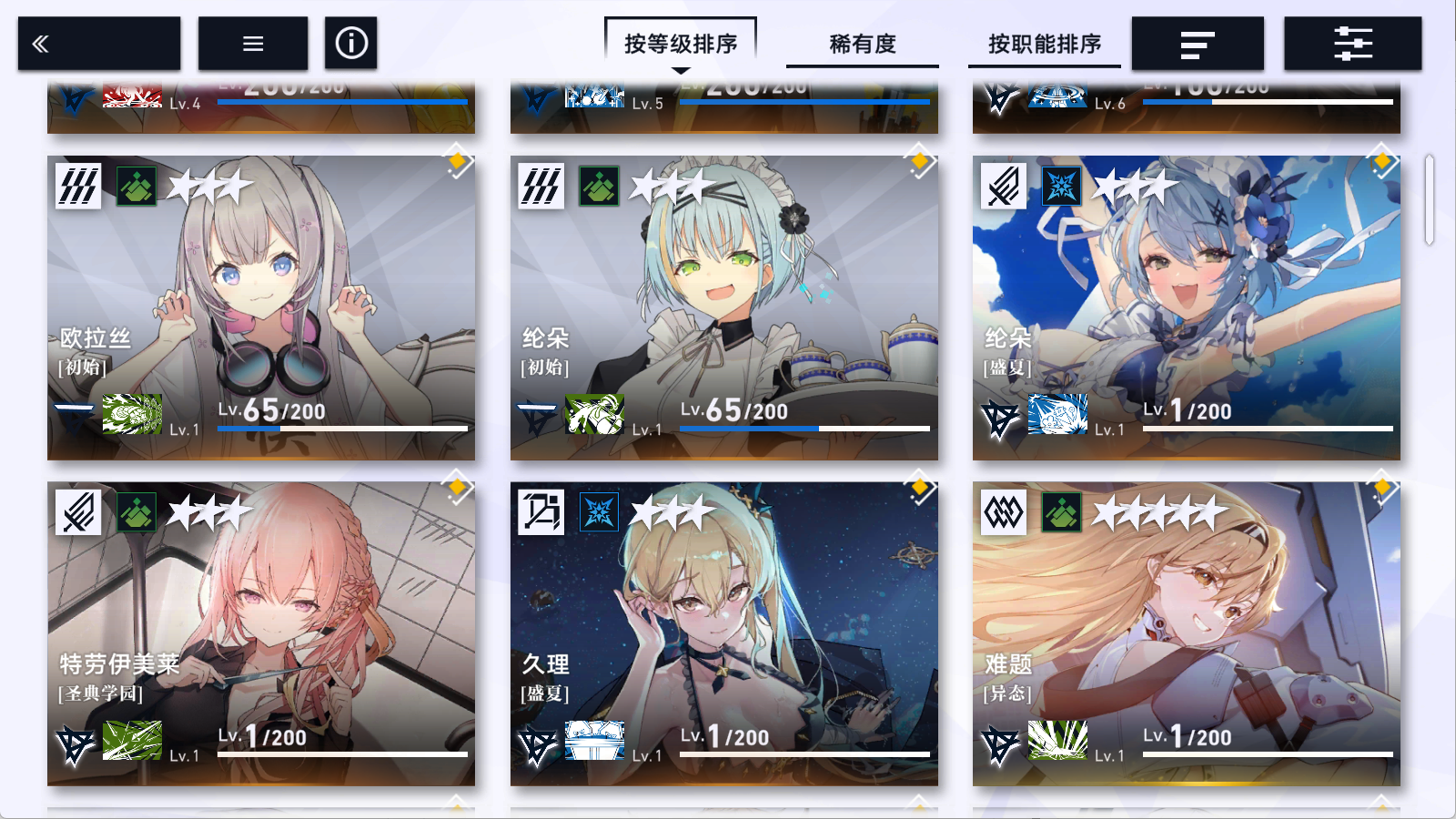
Task: Open the hamburger menu at top left
Action: 252,42
